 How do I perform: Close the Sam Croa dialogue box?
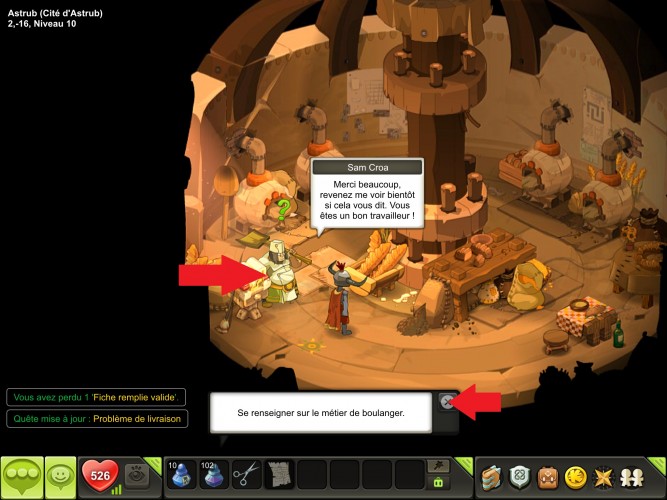pos(447,402)
